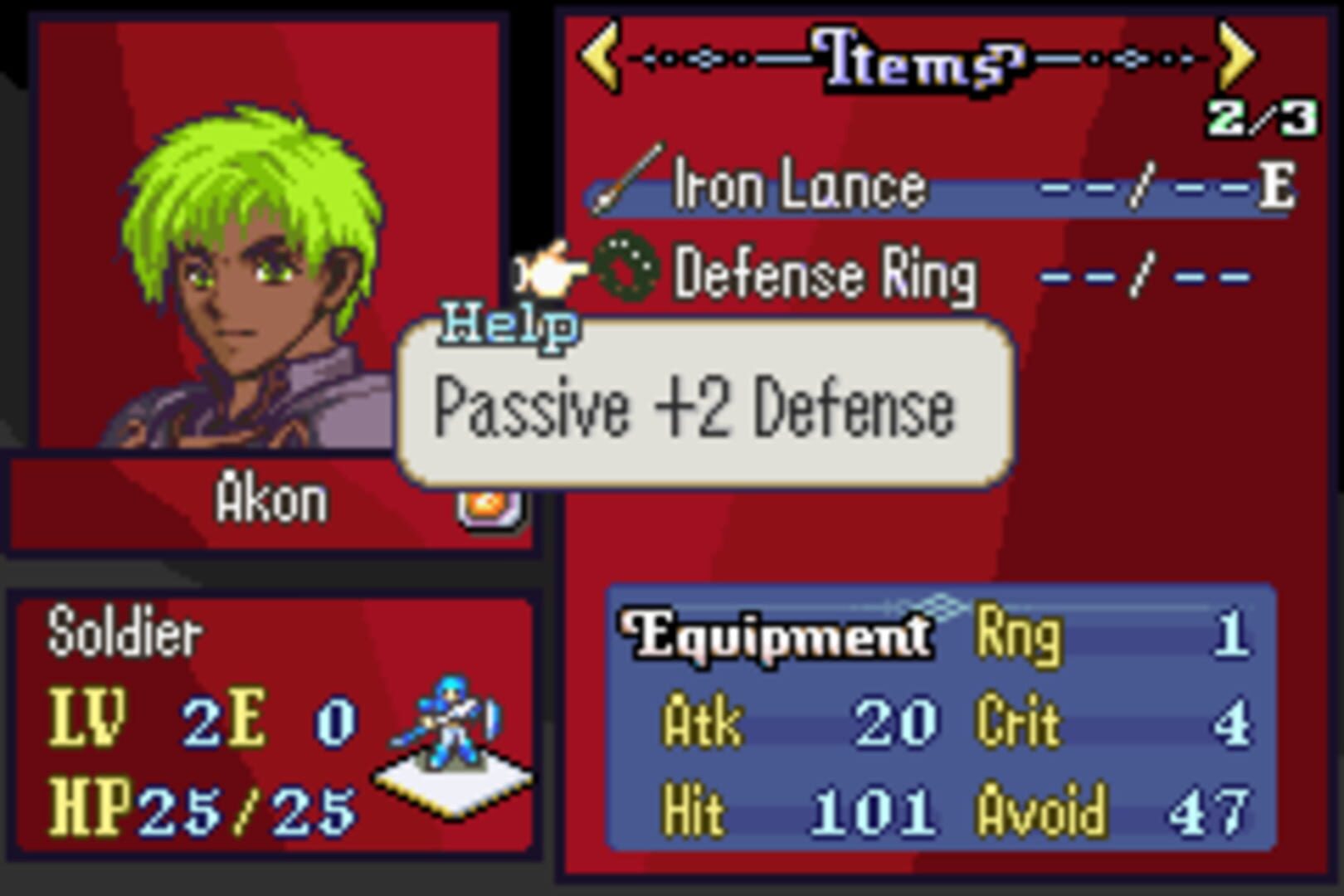The height and width of the screenshot is (896, 1344).
Task: Click the Help label above the tooltip
Action: coord(507,325)
